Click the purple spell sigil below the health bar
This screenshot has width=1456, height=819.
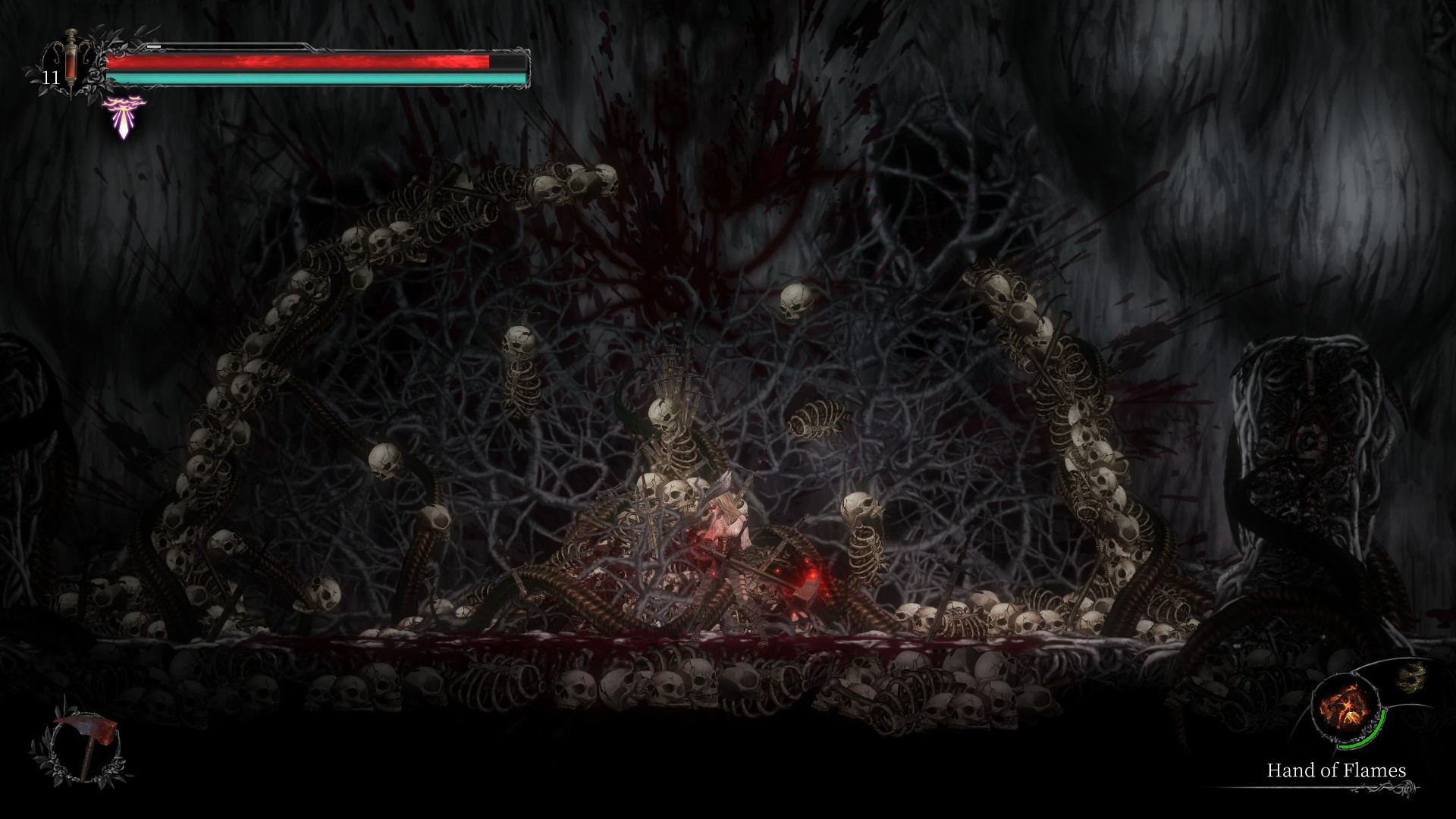[x=123, y=114]
